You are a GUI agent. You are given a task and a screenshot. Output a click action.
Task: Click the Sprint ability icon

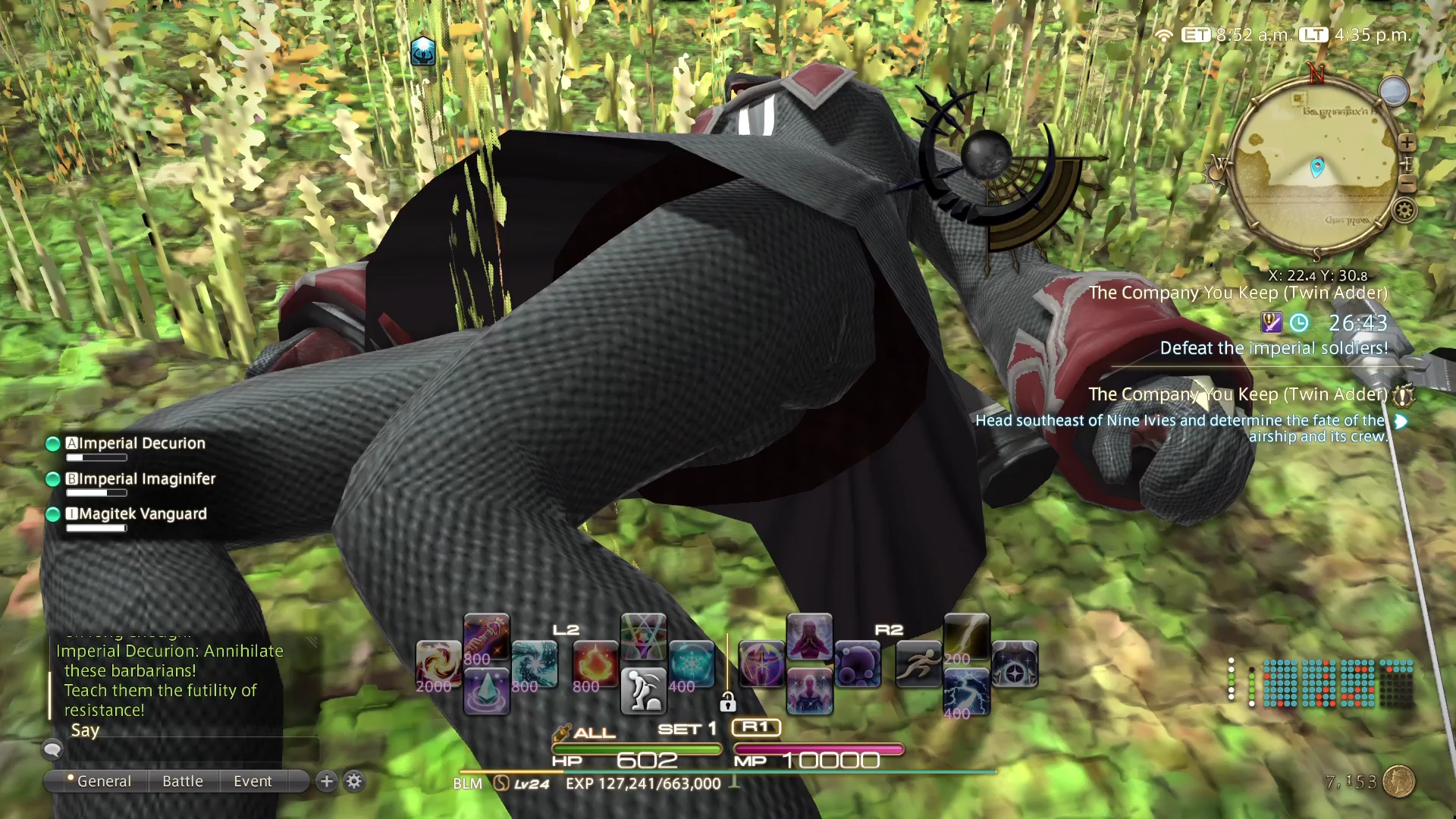tap(918, 662)
